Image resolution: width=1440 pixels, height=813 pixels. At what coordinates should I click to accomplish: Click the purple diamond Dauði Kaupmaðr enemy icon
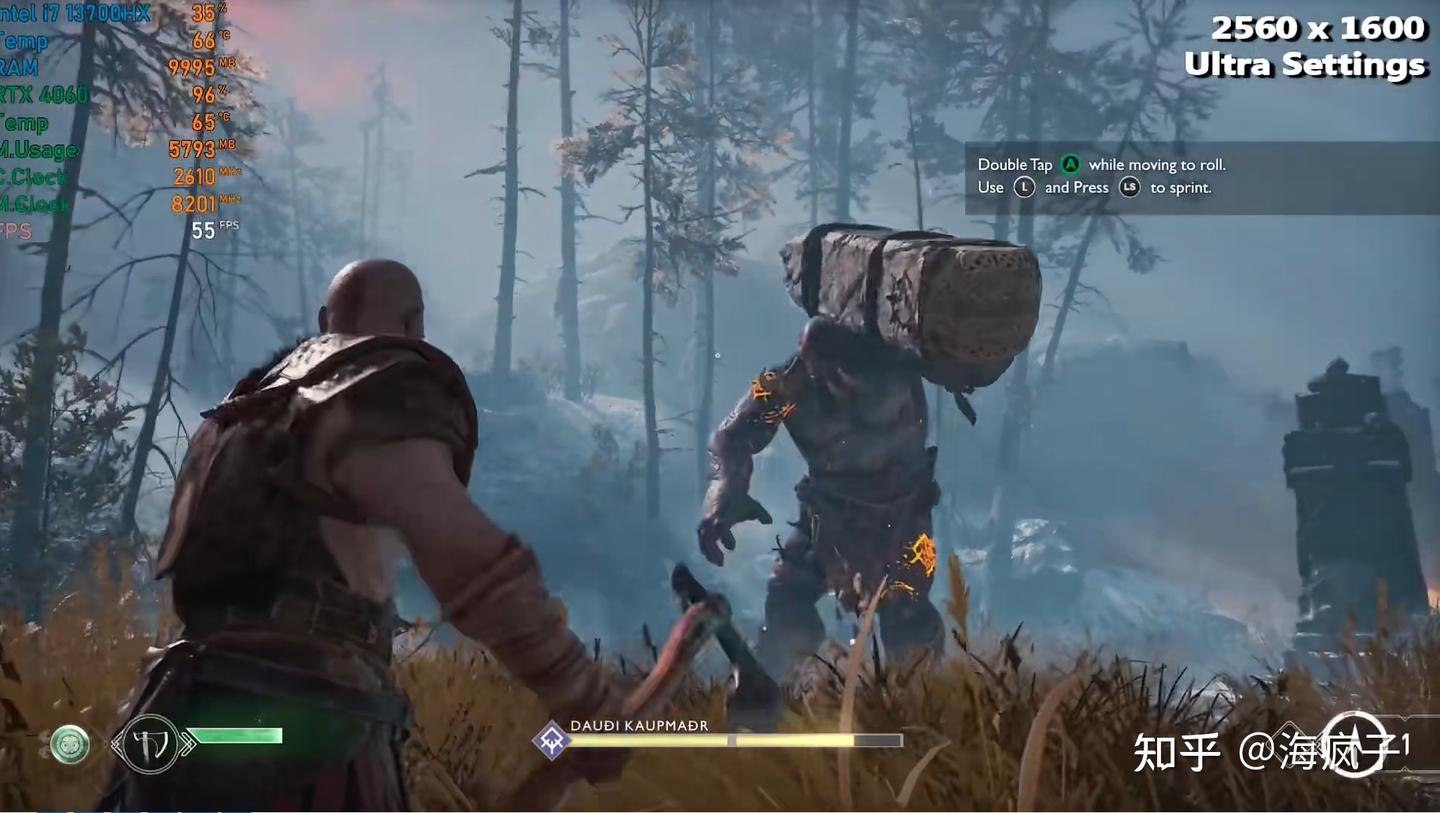click(551, 741)
